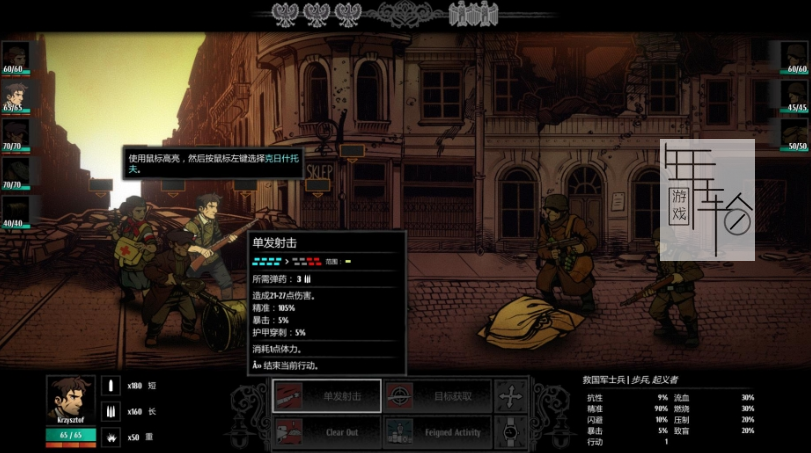The width and height of the screenshot is (811, 453).
Task: Pick the enemy portrait with 45/45 health
Action: pos(796,94)
